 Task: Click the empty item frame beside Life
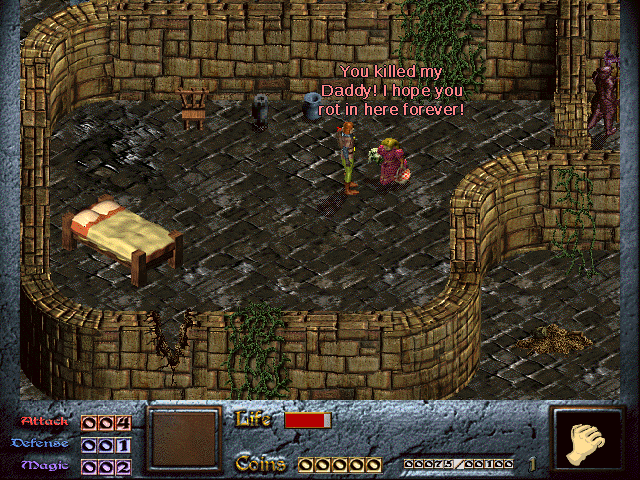184,439
